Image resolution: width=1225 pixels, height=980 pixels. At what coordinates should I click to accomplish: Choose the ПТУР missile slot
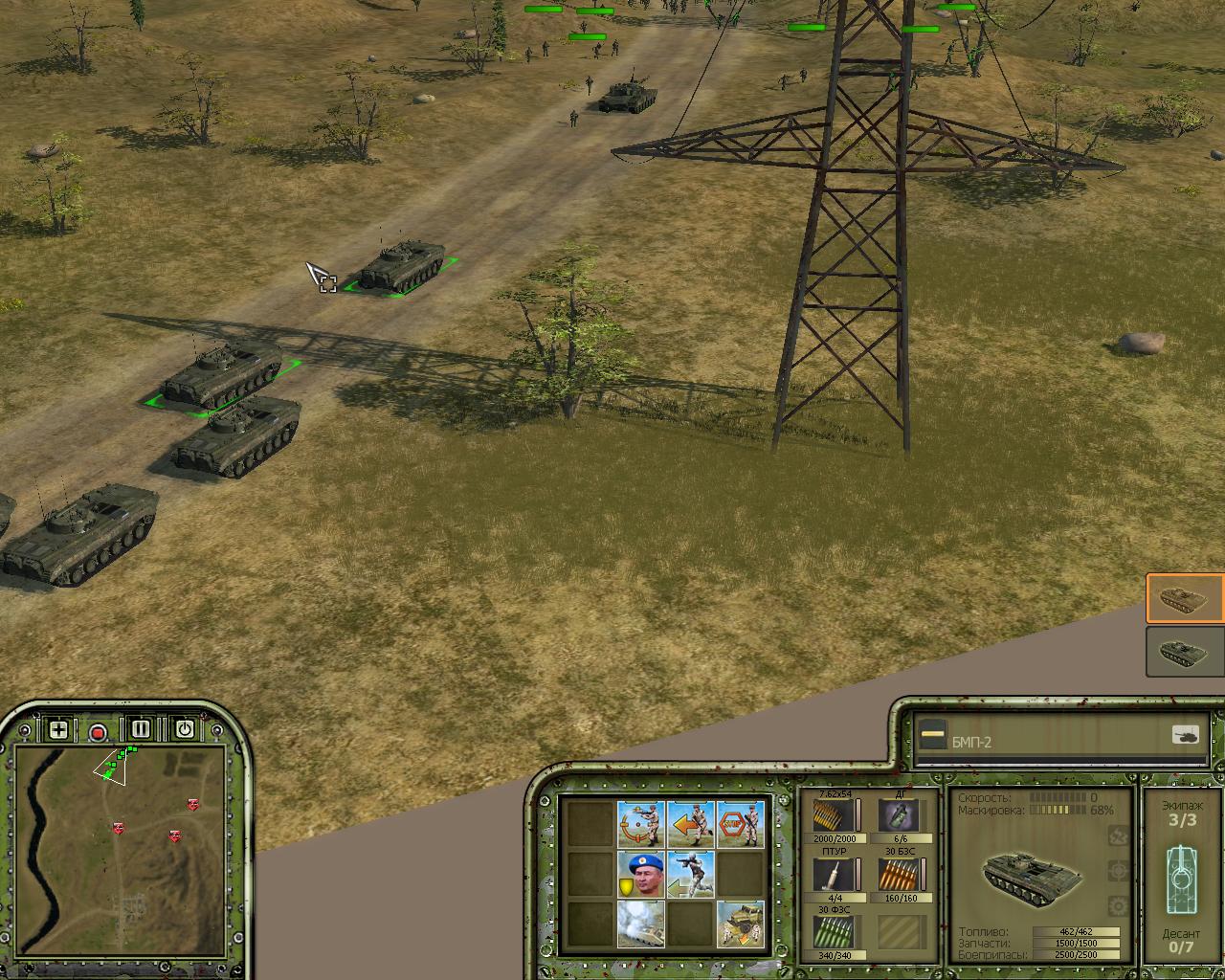point(834,875)
